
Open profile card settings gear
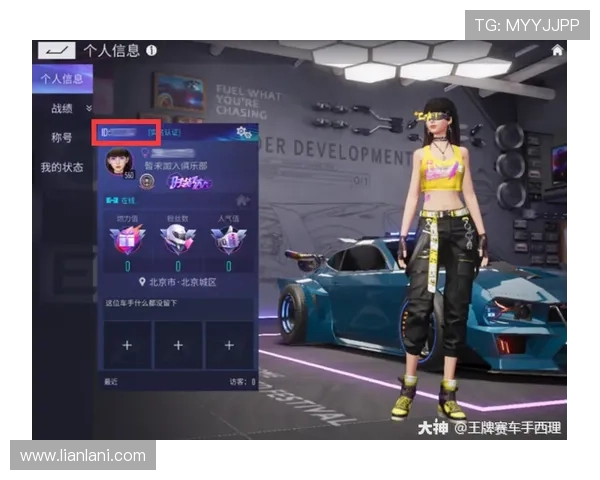click(241, 132)
